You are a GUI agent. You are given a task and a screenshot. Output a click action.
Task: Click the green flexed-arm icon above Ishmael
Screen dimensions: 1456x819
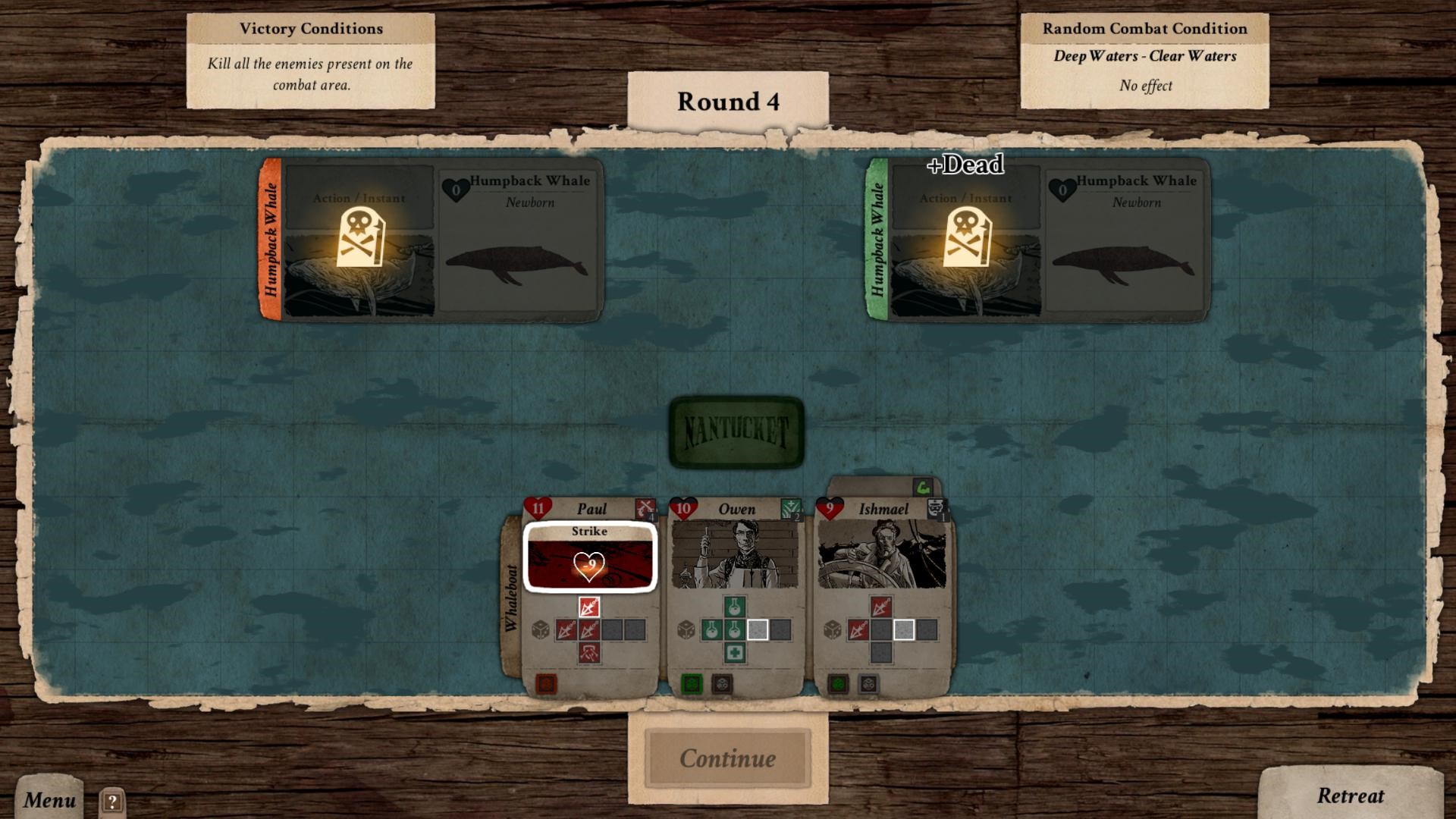(922, 487)
